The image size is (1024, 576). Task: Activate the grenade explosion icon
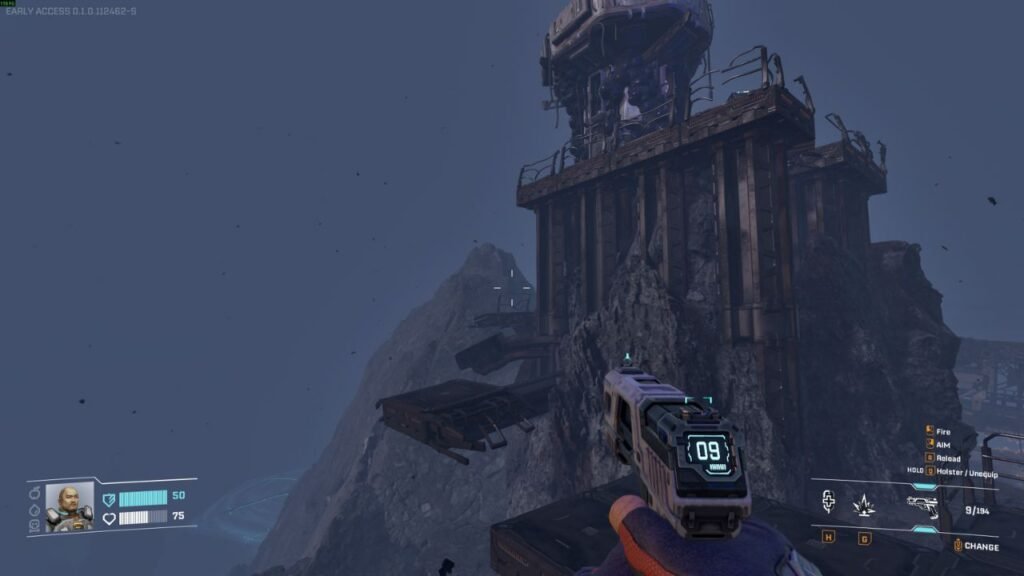(864, 506)
